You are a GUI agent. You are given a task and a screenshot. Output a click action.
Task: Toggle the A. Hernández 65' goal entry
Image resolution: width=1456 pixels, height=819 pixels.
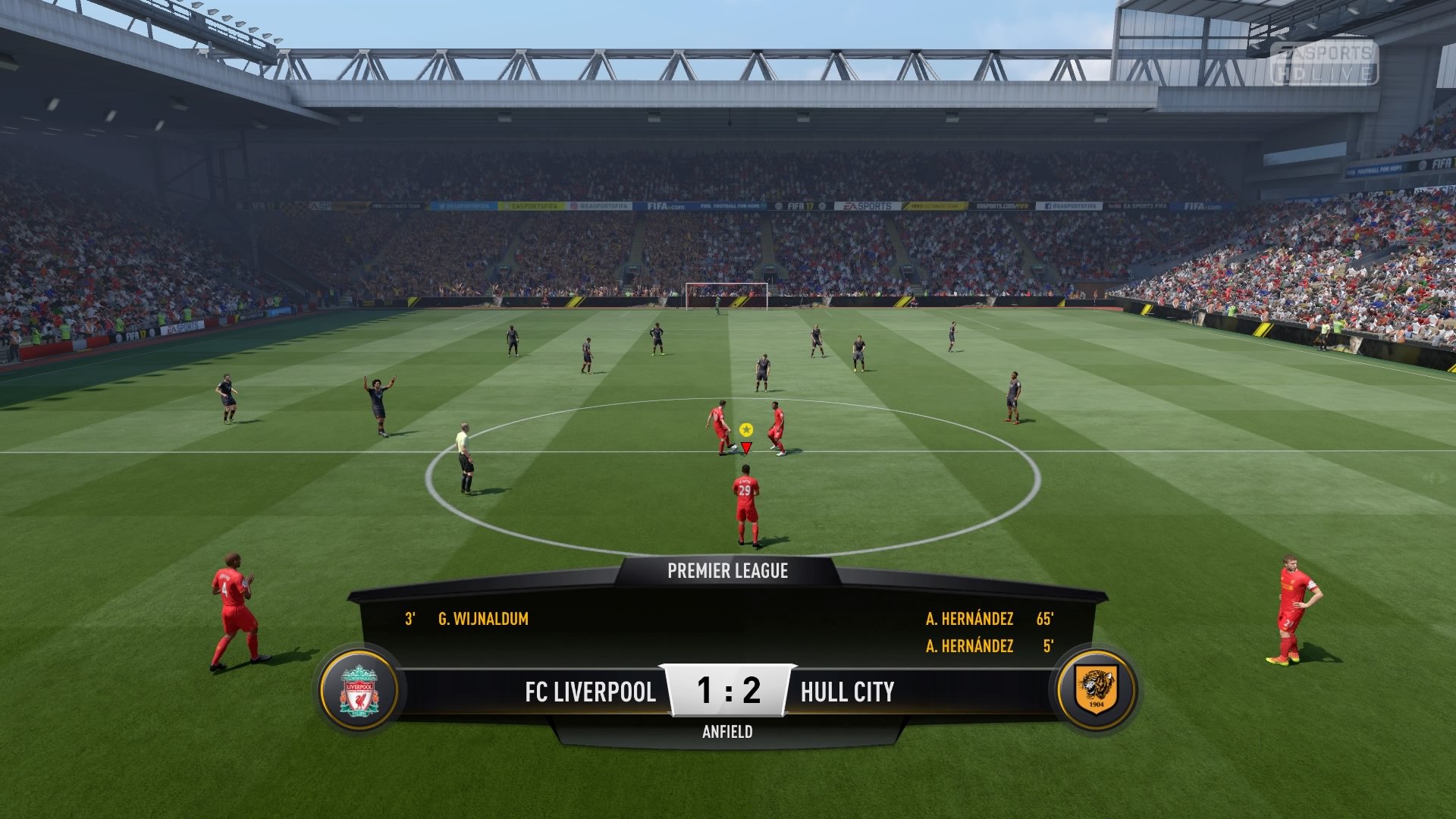(968, 620)
